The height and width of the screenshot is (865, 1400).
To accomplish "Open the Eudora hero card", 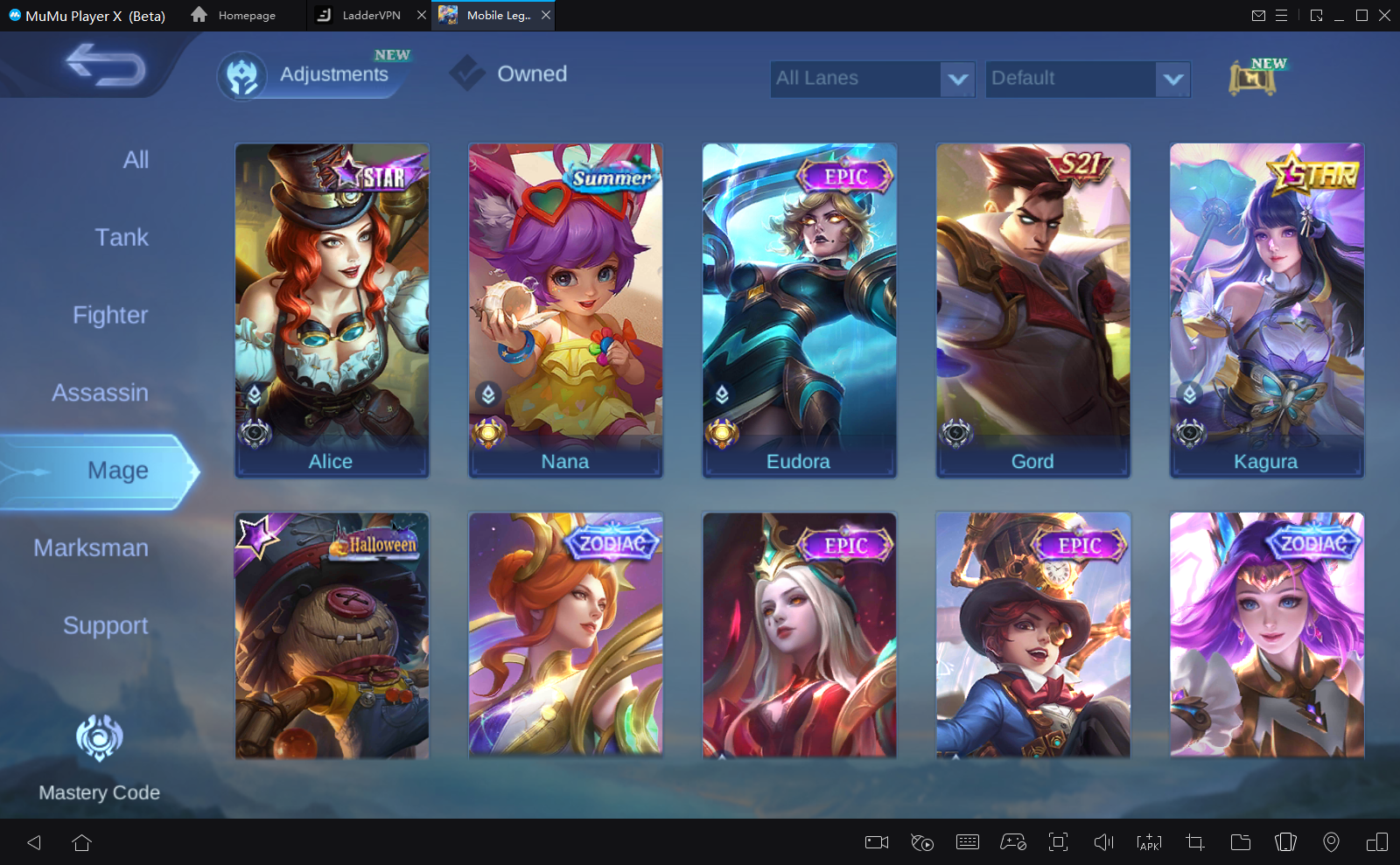I will pos(799,310).
